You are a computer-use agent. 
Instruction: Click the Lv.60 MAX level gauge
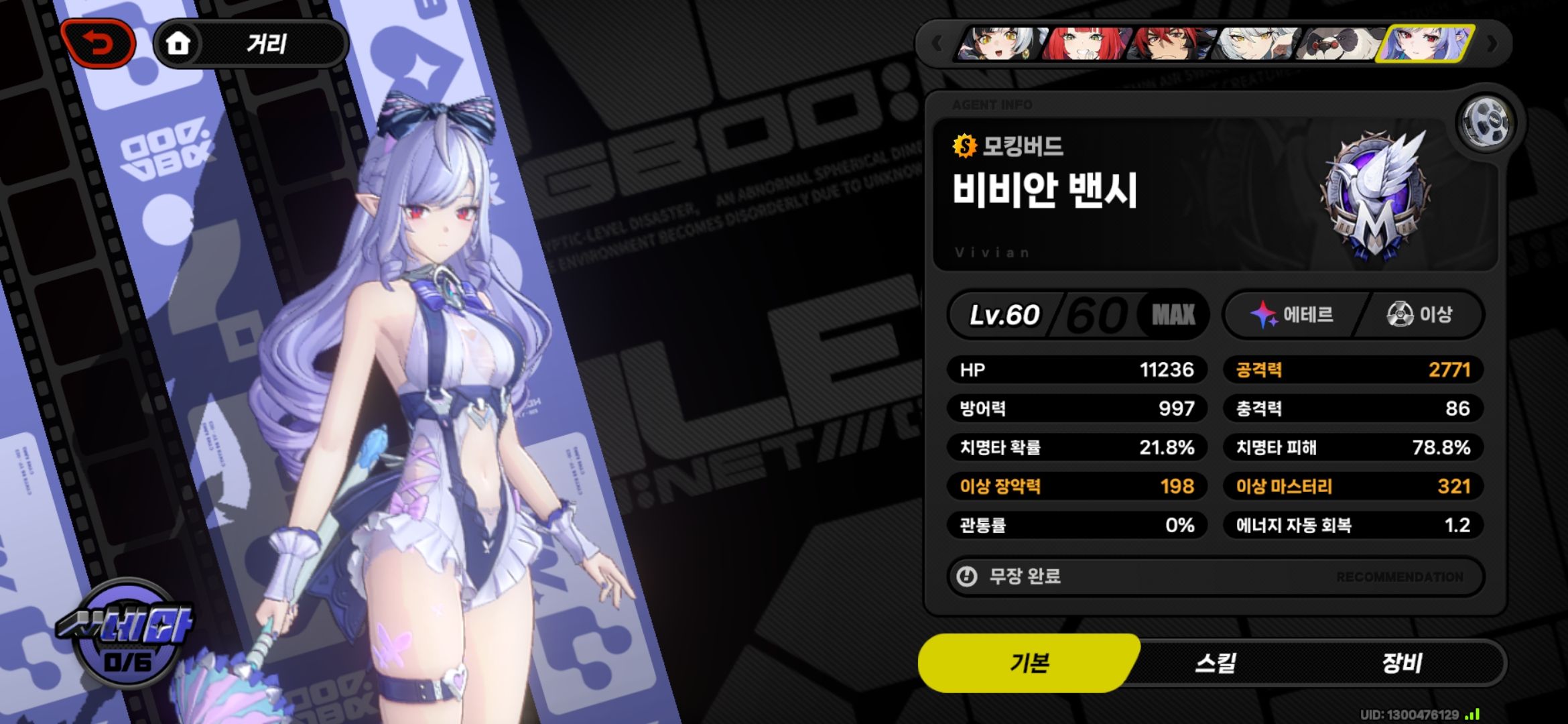[x=1080, y=314]
